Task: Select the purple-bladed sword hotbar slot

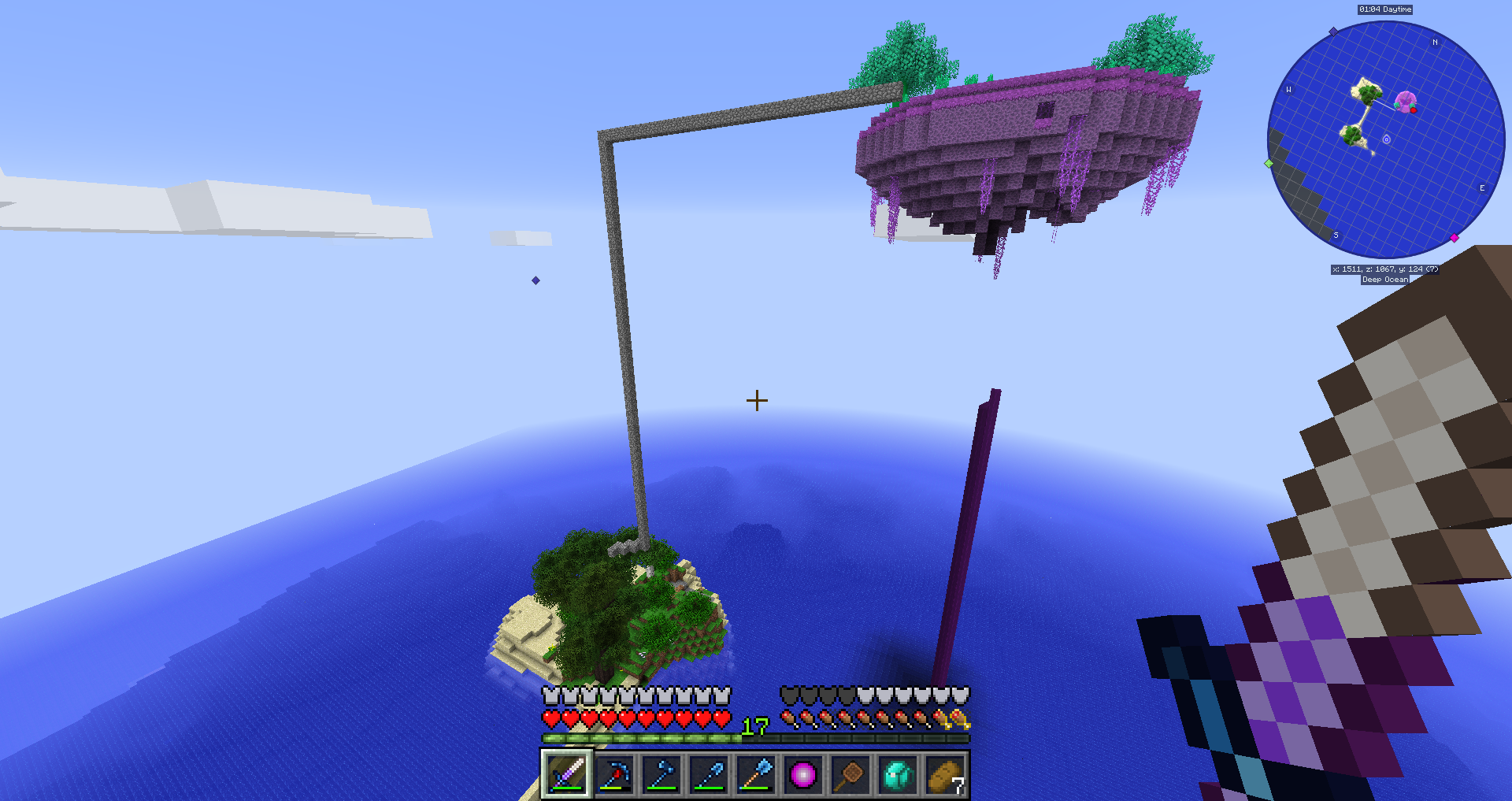Action: click(x=566, y=774)
